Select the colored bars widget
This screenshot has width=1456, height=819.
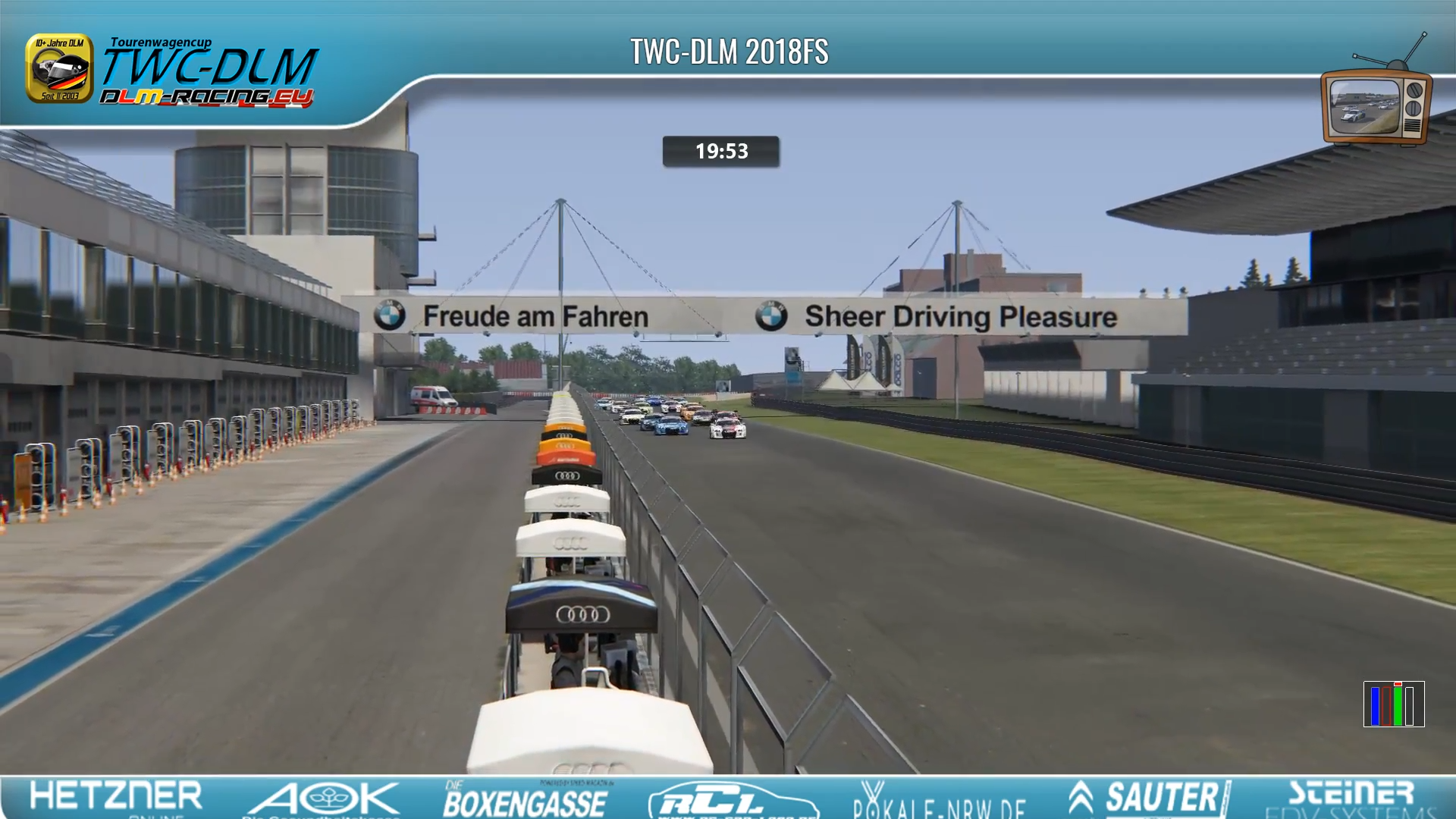[x=1393, y=704]
